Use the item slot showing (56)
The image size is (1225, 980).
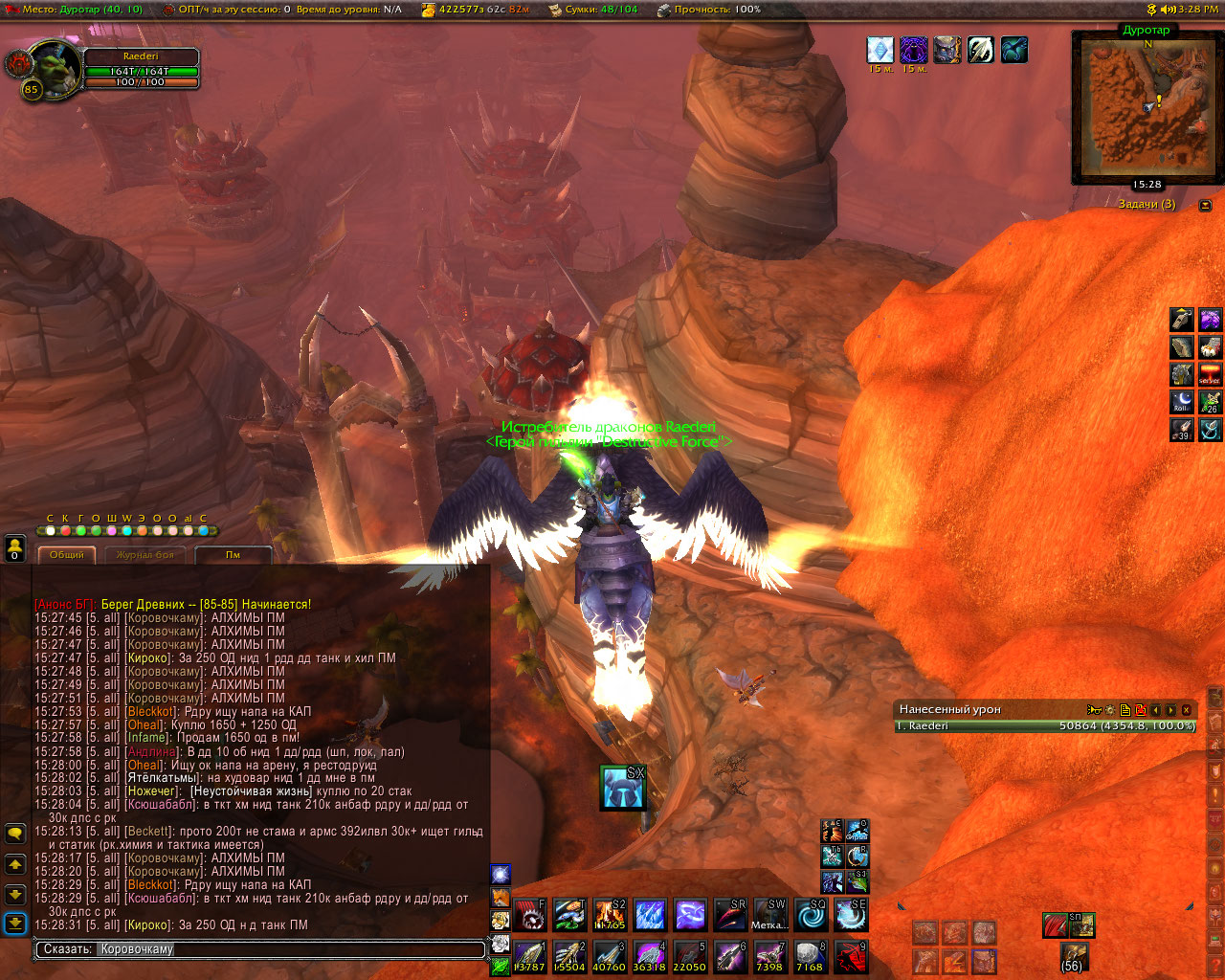(x=1073, y=955)
